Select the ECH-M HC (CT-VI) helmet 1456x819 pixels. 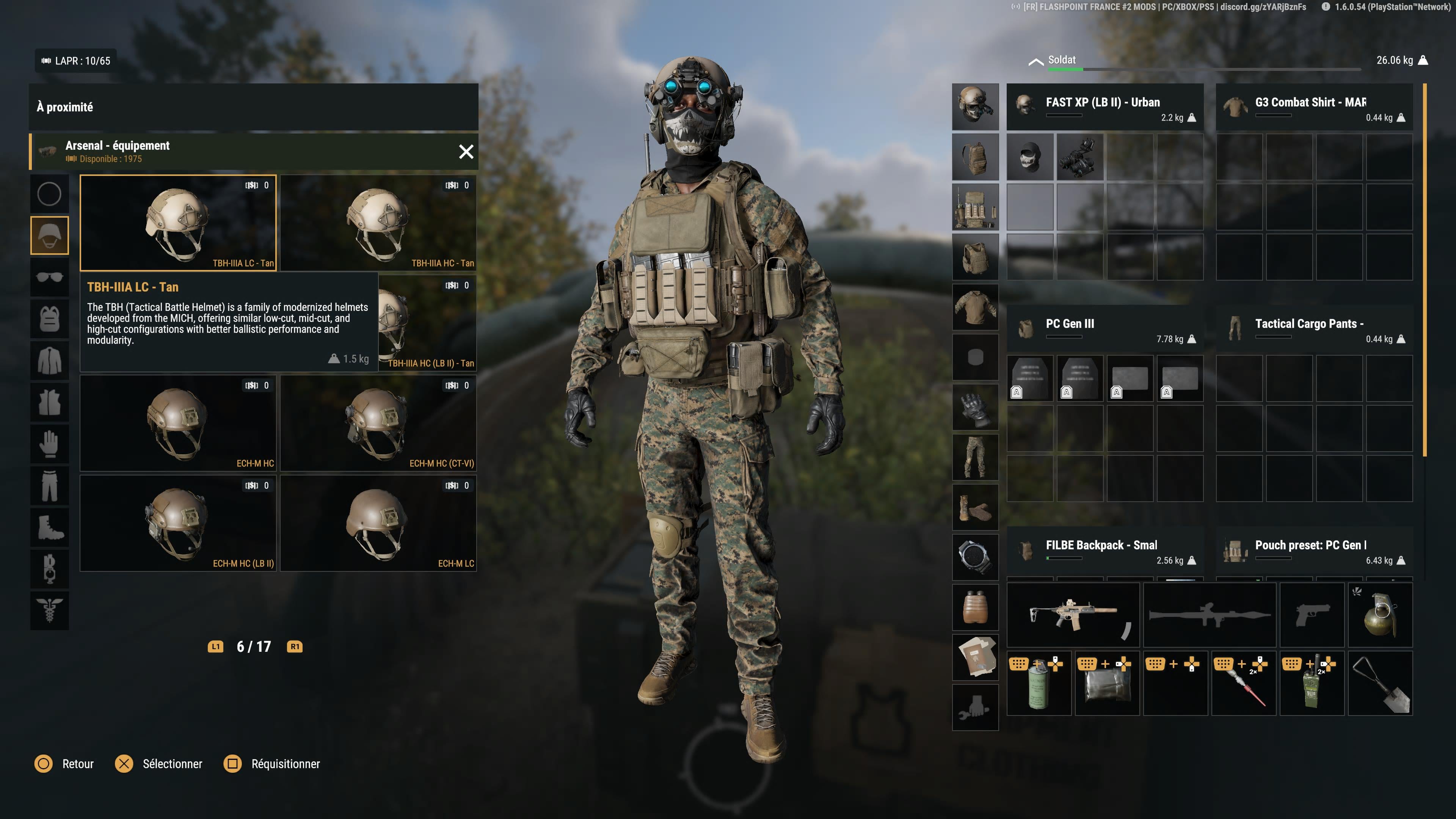pos(378,423)
